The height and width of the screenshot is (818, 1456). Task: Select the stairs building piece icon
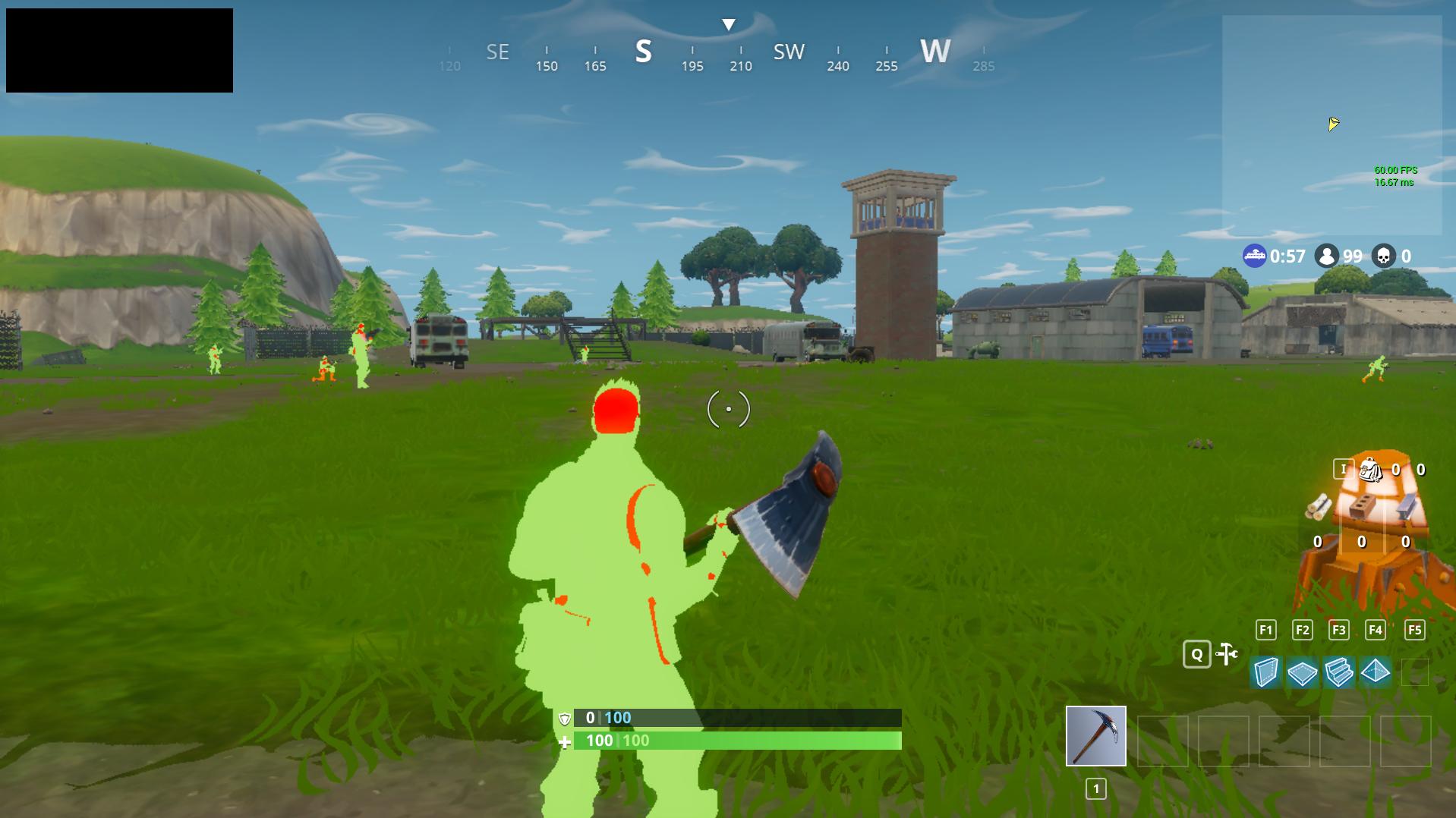(x=1338, y=672)
